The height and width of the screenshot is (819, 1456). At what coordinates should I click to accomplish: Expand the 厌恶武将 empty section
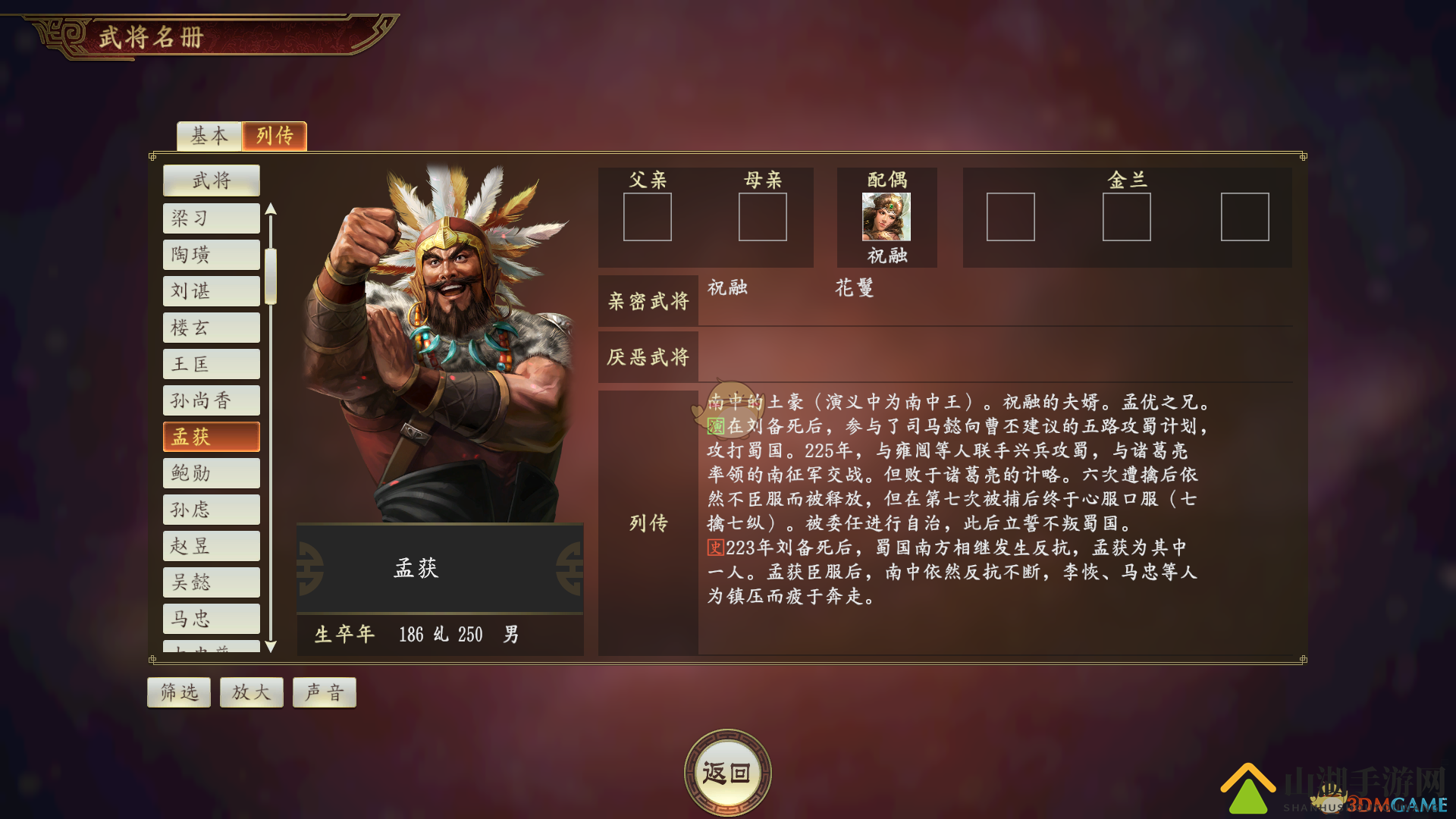click(648, 356)
